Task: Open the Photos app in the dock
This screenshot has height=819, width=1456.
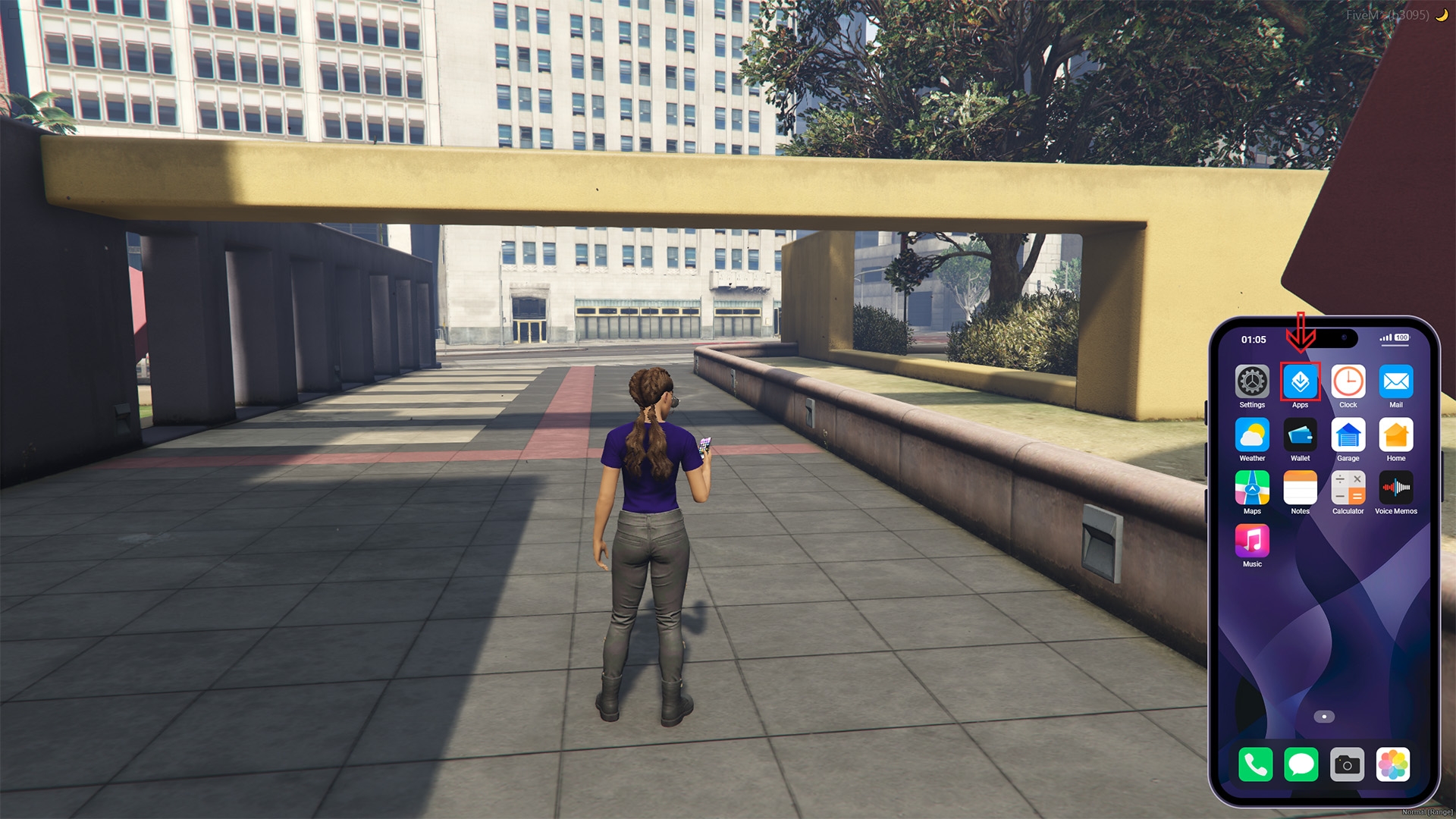Action: pos(1393,764)
